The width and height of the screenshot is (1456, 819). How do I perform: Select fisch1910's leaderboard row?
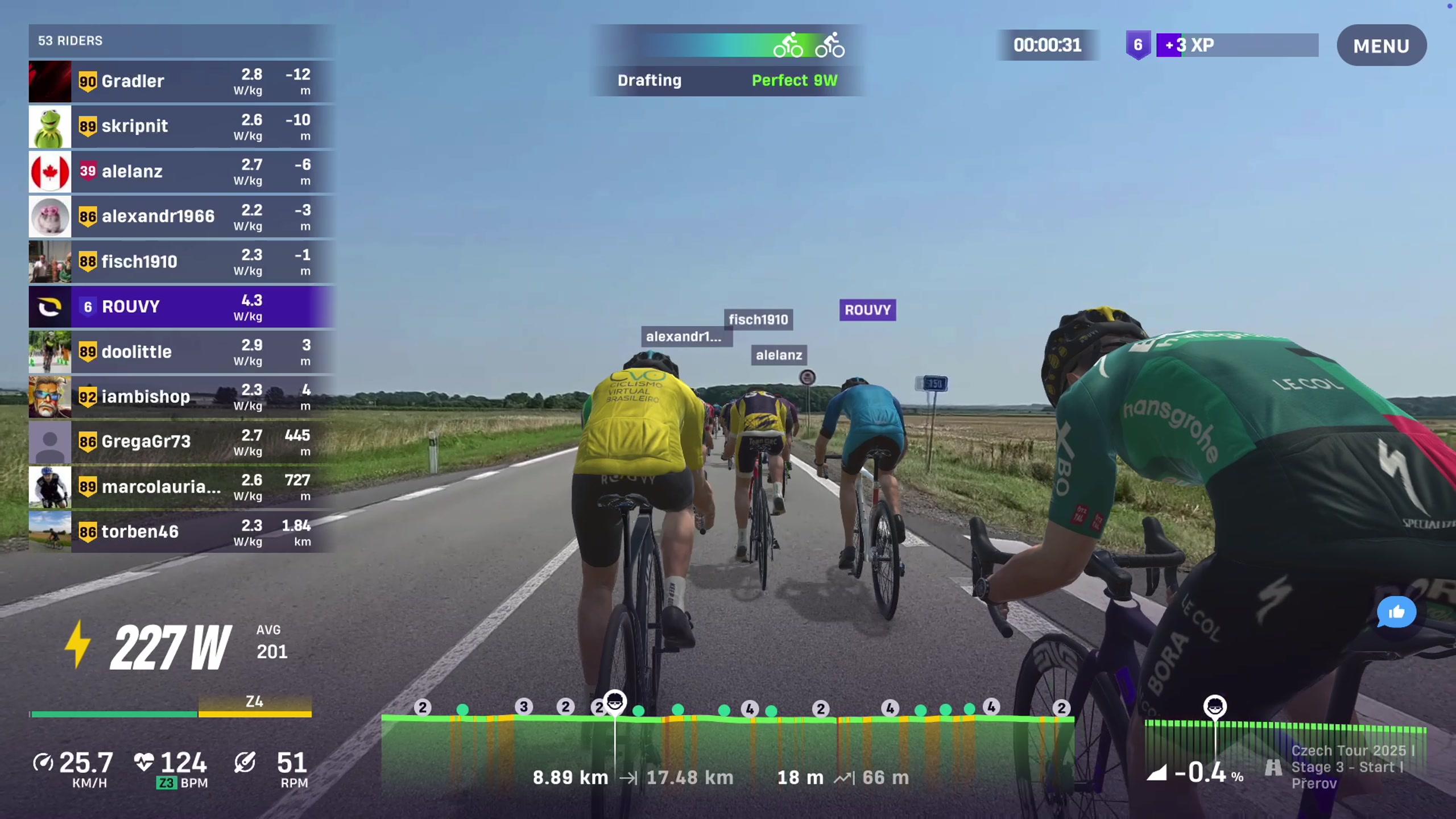click(181, 262)
